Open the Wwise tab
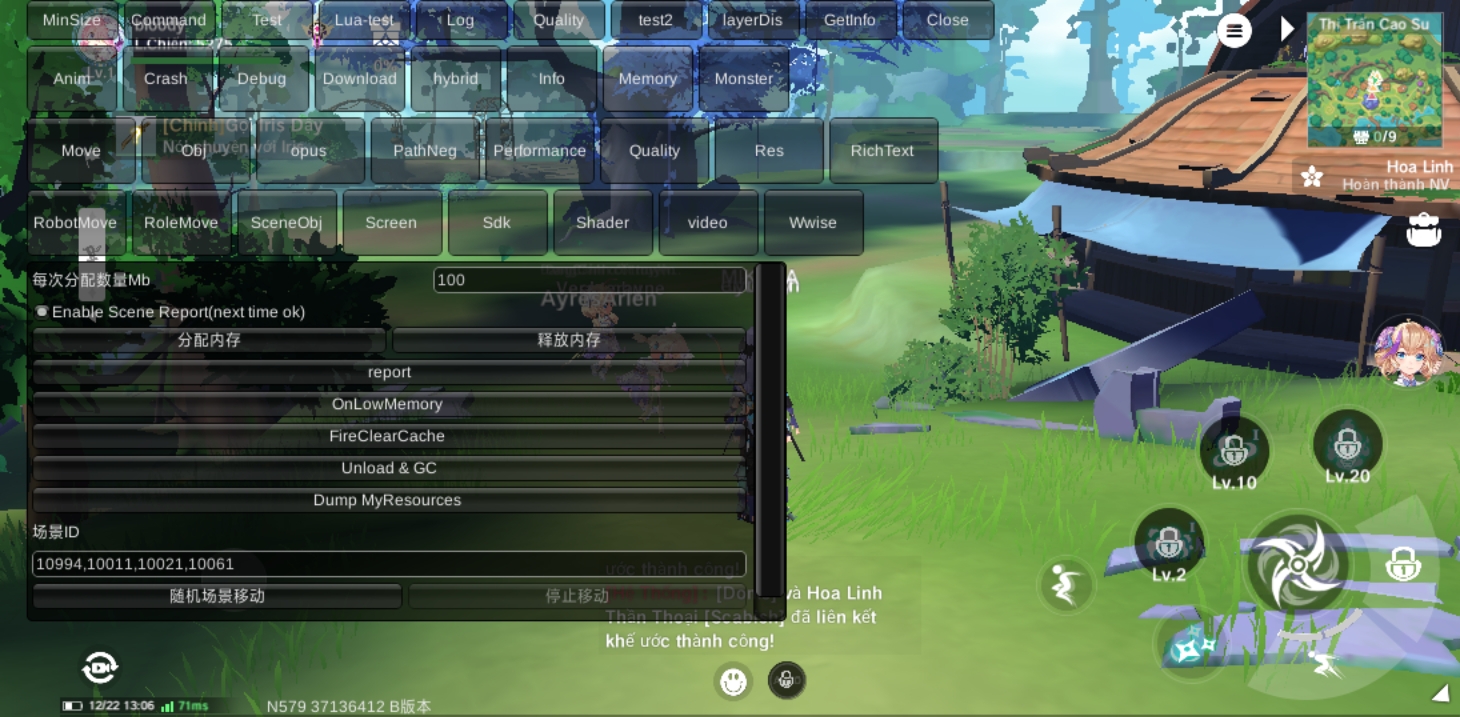1460x717 pixels. click(x=812, y=222)
